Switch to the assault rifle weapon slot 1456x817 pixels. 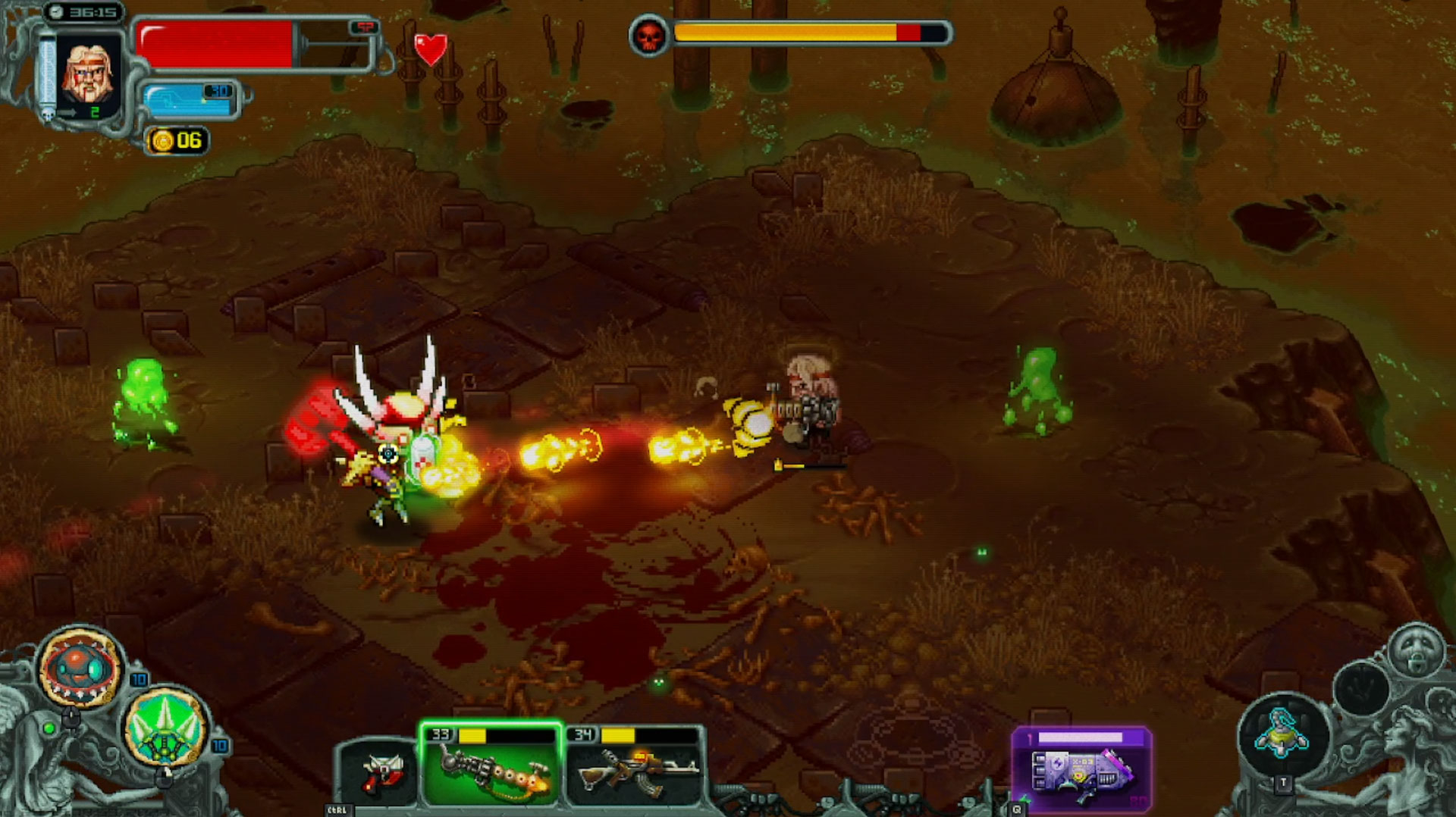tap(635, 767)
